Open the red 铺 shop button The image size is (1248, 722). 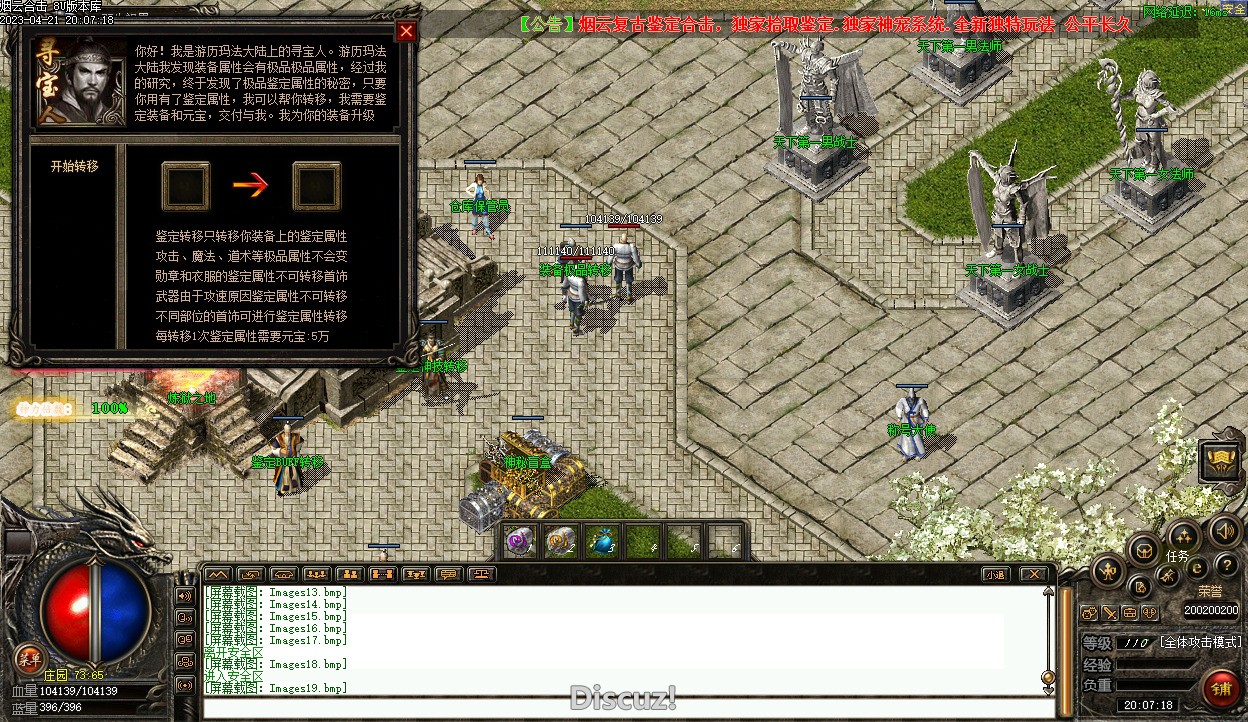click(1220, 688)
